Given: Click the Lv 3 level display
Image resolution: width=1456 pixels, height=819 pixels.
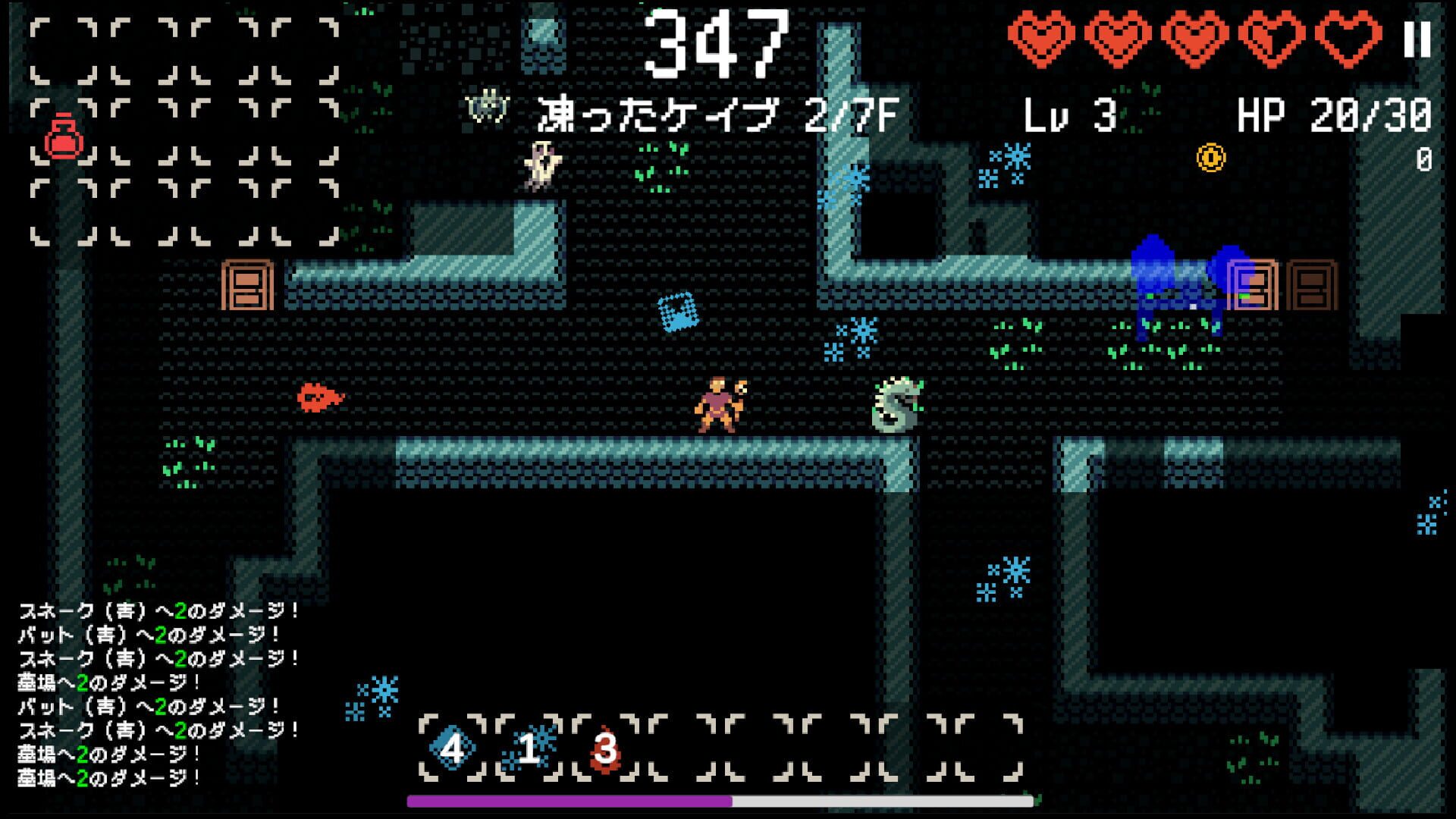Looking at the screenshot, I should pos(1071,112).
